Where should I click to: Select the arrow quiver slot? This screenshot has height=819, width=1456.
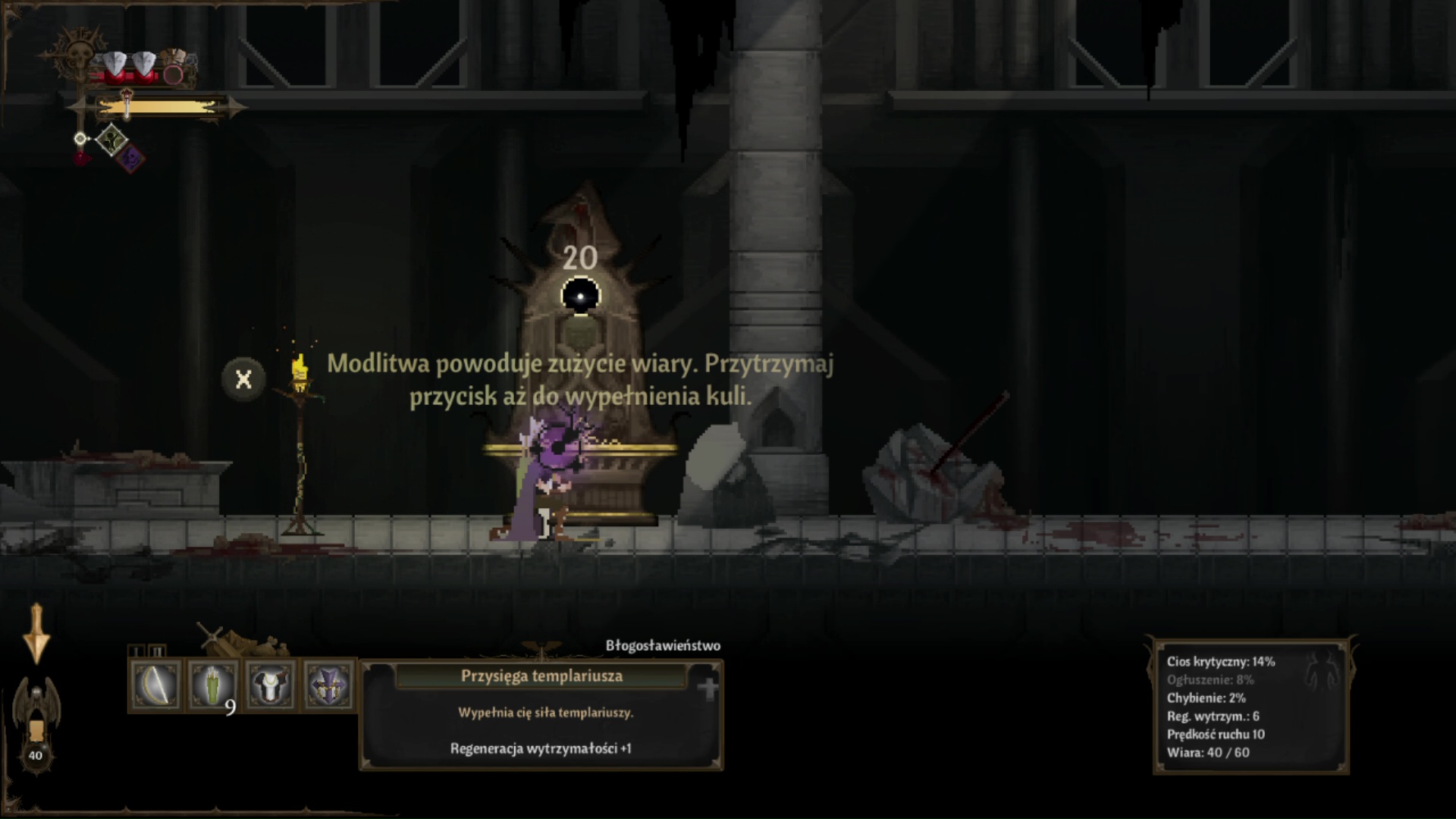click(x=213, y=685)
